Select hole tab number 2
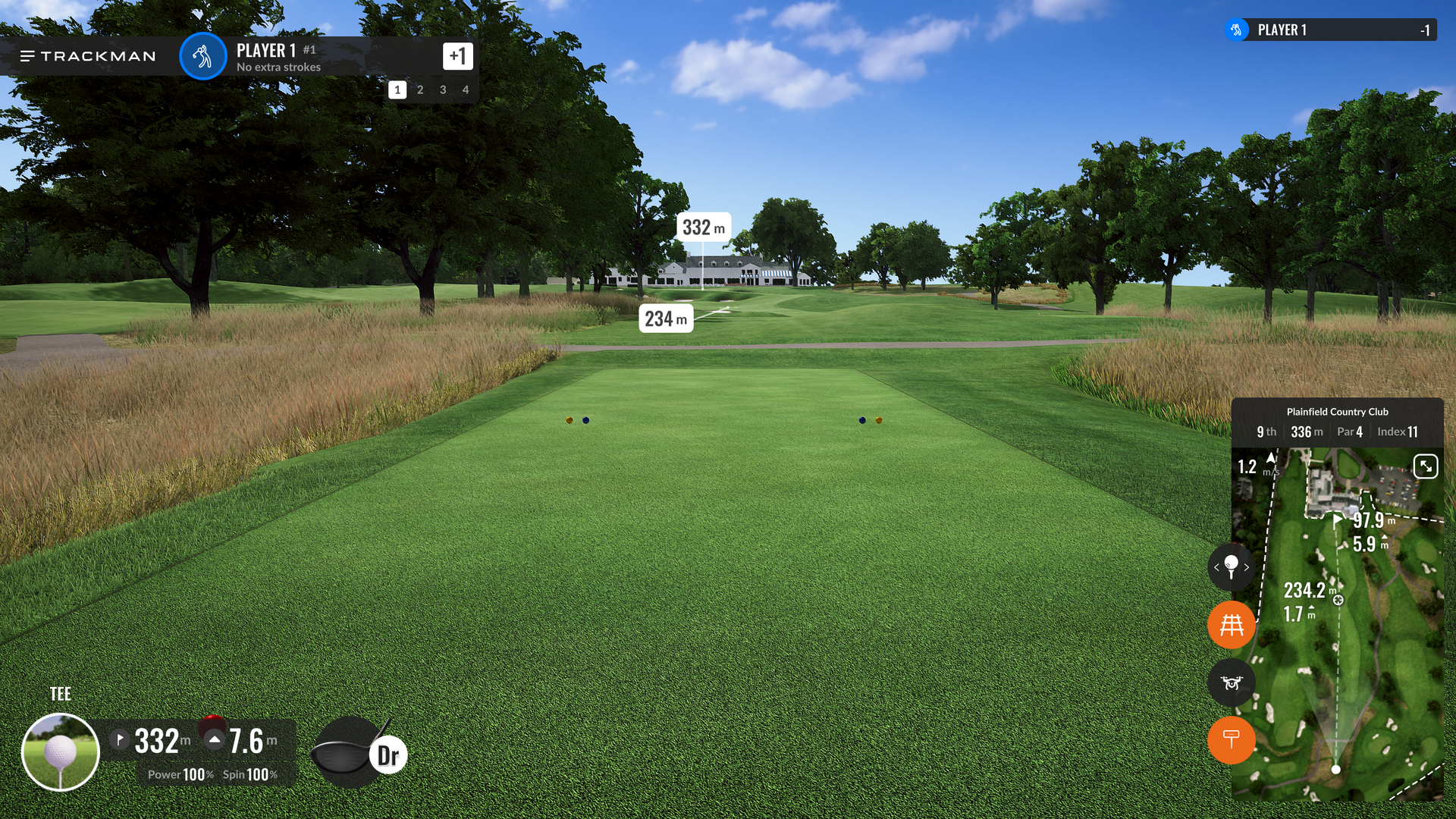1456x819 pixels. coord(420,89)
